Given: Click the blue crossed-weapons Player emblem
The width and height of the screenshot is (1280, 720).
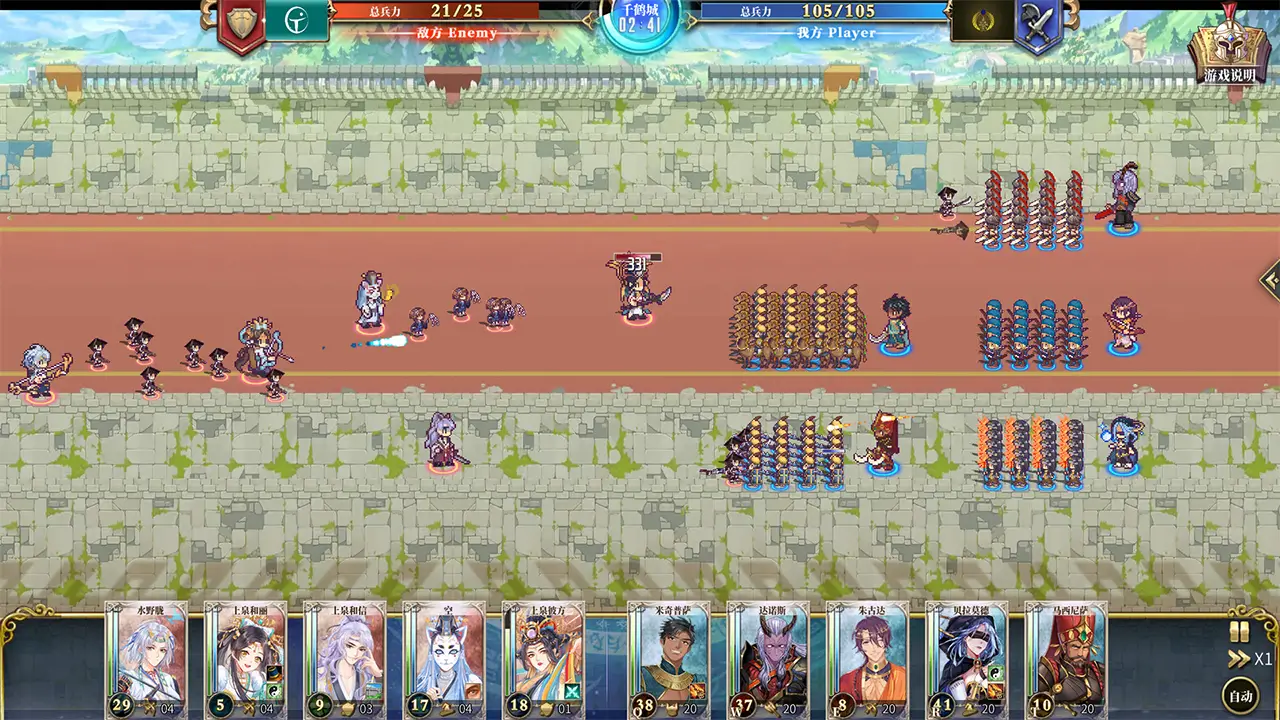Looking at the screenshot, I should (x=1038, y=22).
